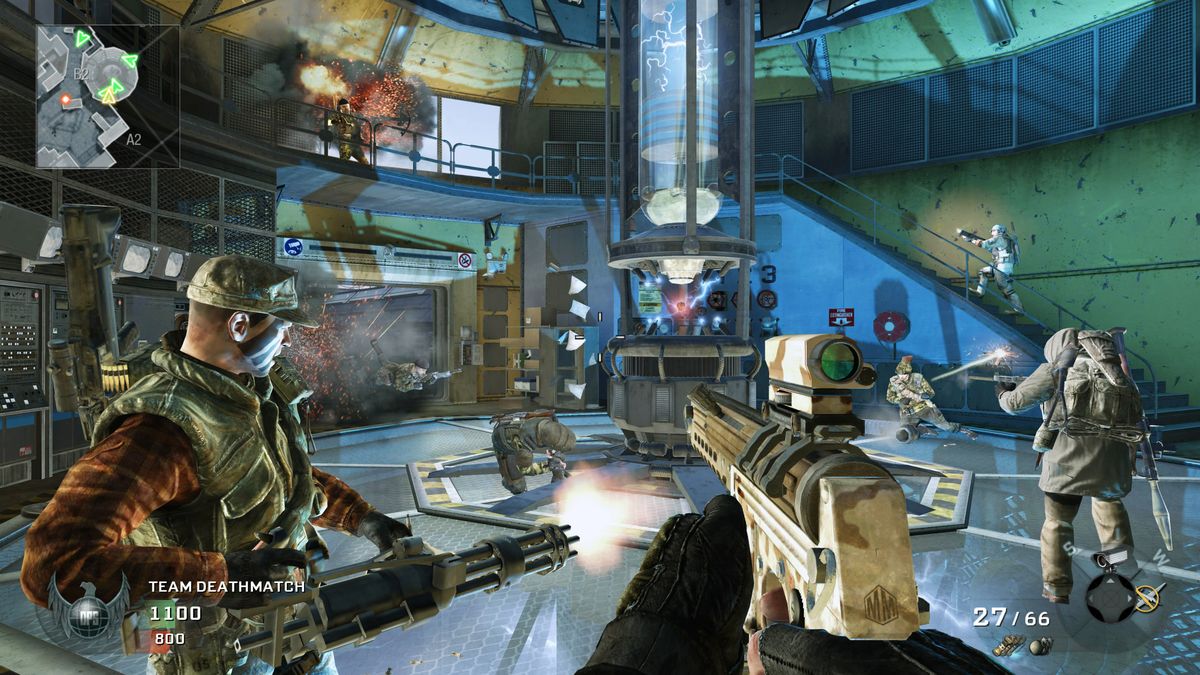The image size is (1200, 675).
Task: Select the red enemy dot on the minimap
Action: [x=67, y=99]
